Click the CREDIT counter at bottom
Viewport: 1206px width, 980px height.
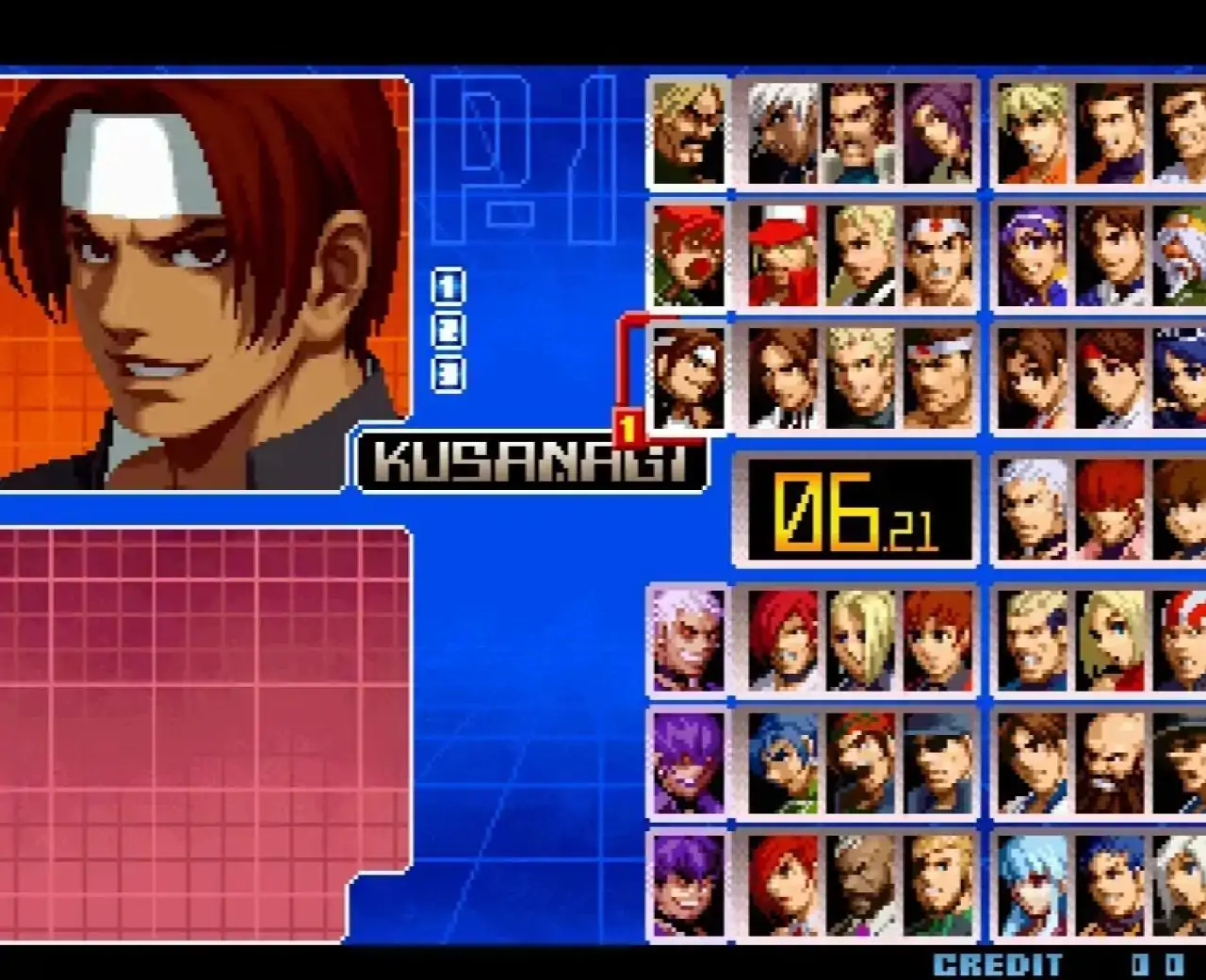996,964
